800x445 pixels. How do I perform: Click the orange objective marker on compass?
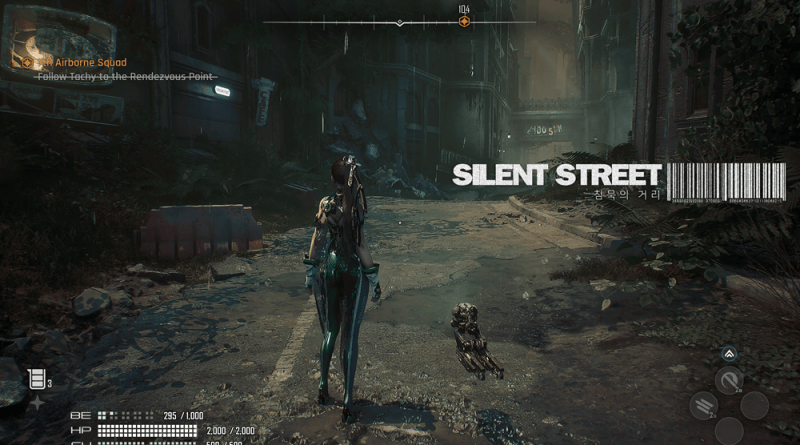point(464,22)
